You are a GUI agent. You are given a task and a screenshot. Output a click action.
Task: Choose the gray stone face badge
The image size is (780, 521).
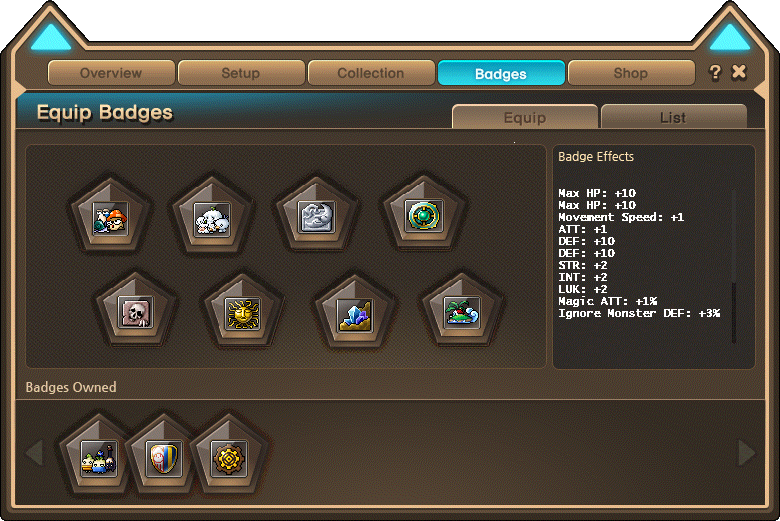click(316, 217)
